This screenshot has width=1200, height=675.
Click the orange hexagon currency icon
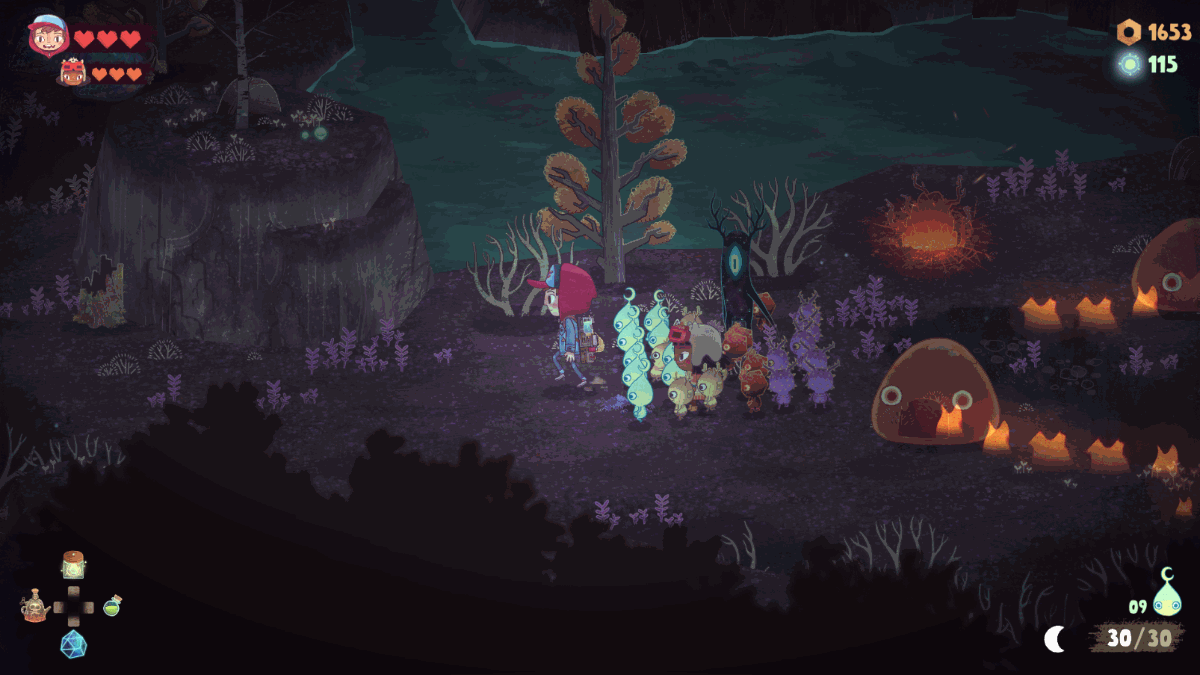coord(1128,32)
